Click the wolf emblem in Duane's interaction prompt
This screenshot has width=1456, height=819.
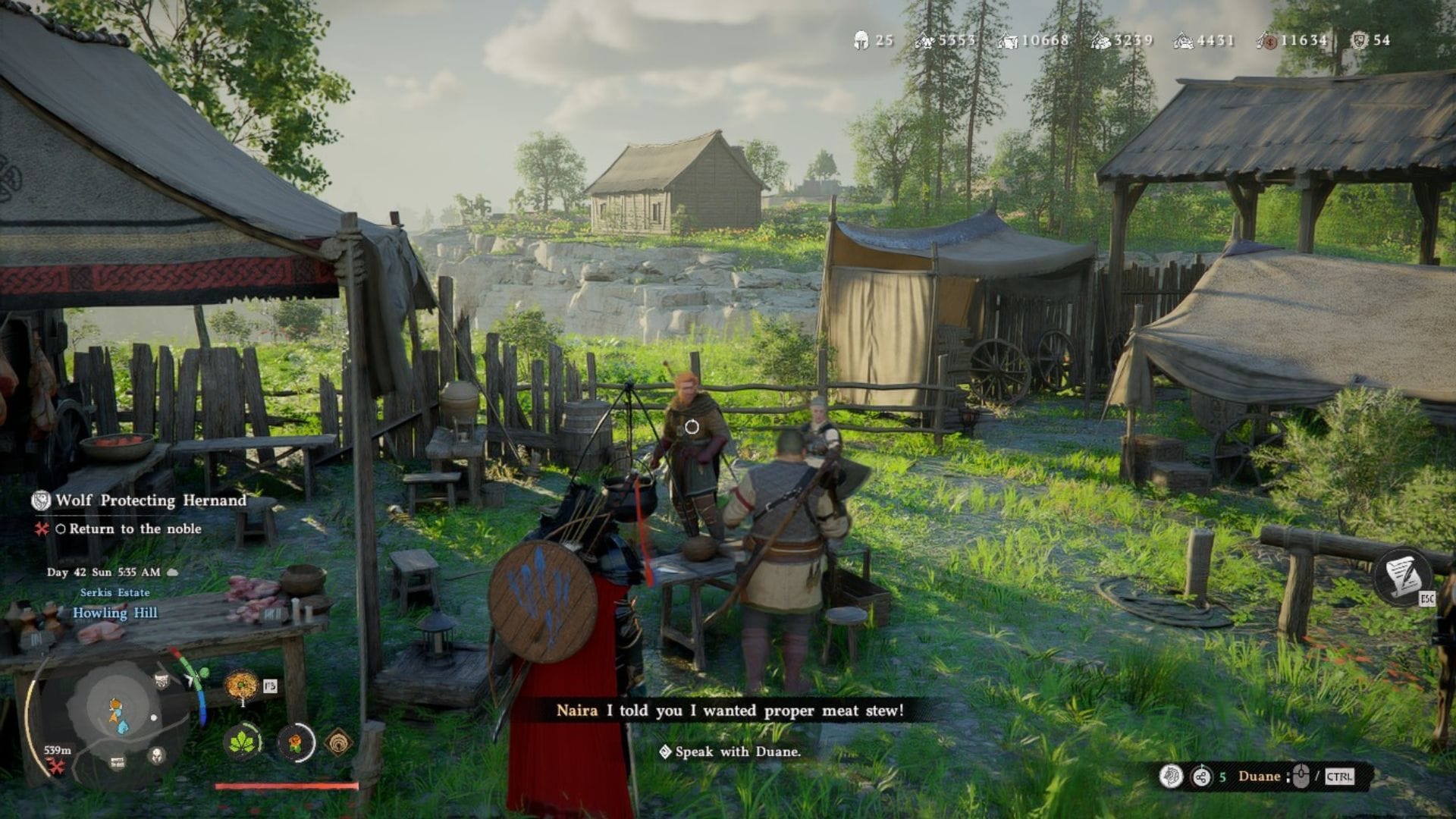(1170, 776)
